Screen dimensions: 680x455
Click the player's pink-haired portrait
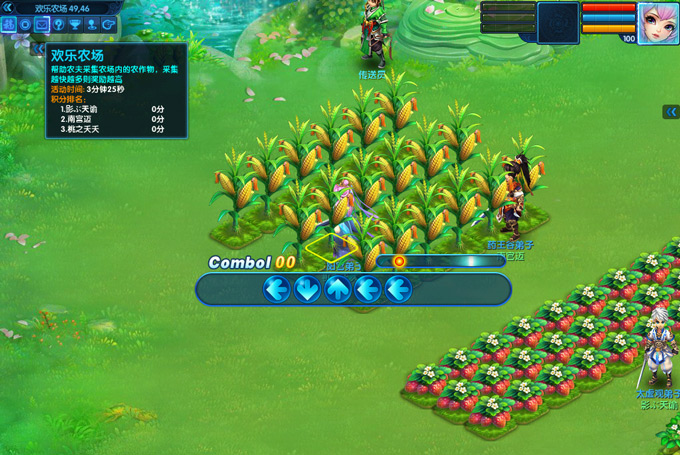pos(658,22)
